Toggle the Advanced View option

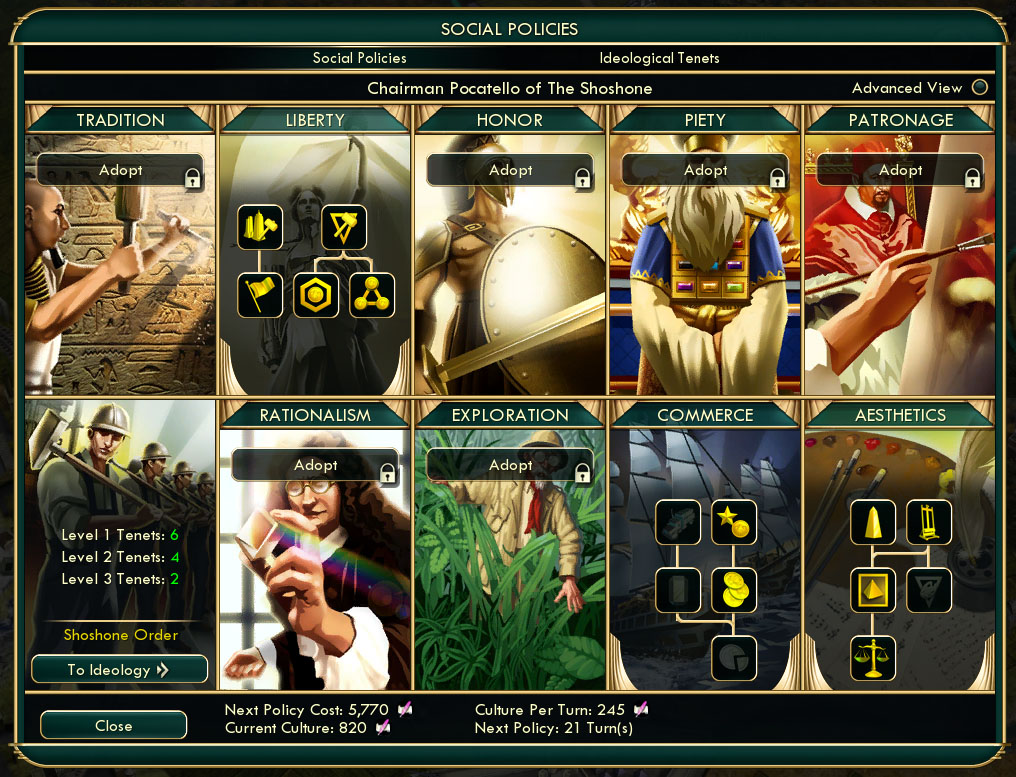click(x=979, y=88)
